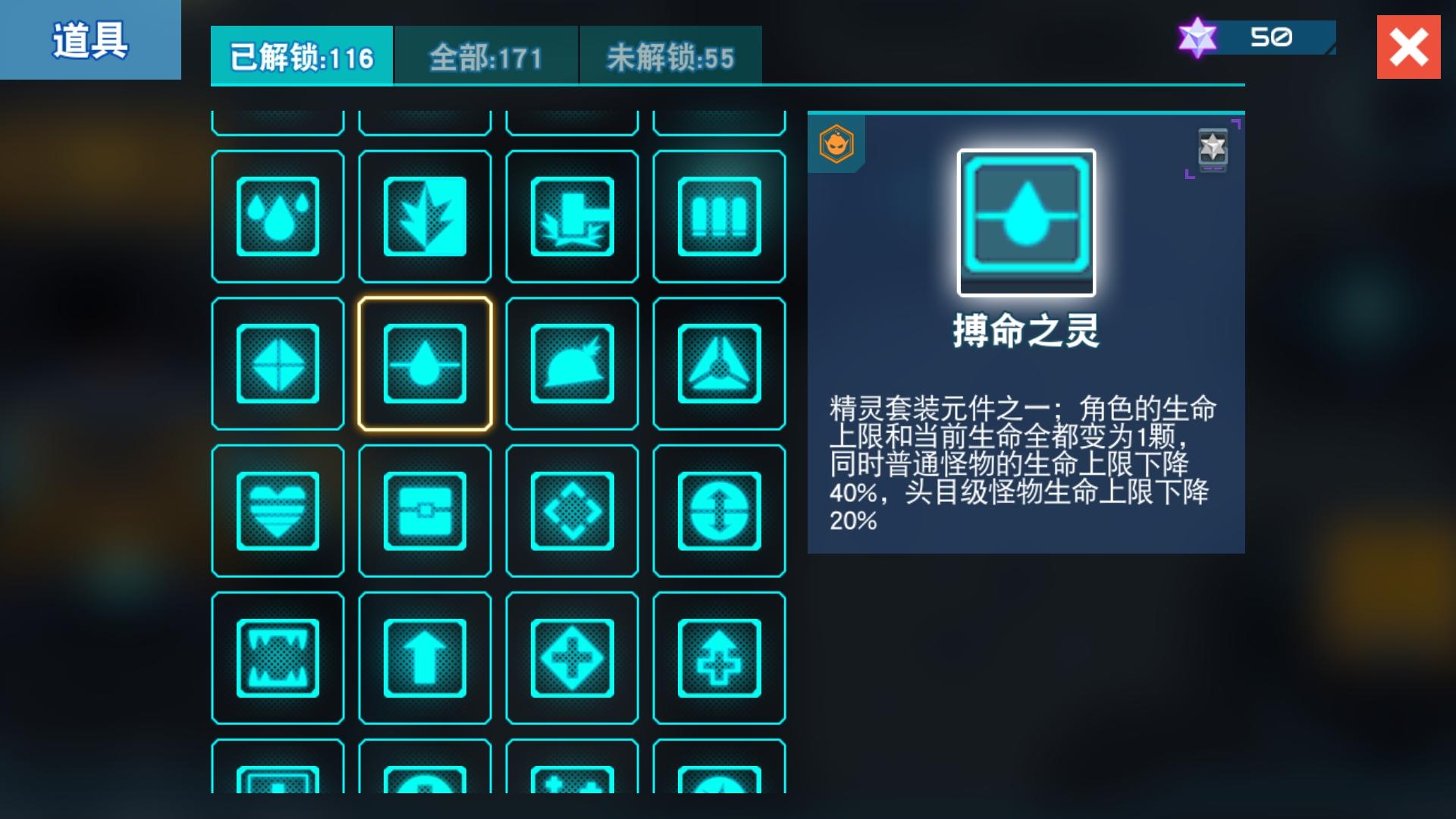Image resolution: width=1456 pixels, height=819 pixels.
Task: View the 搏命之灵 item artwork thumbnail
Action: click(1025, 221)
